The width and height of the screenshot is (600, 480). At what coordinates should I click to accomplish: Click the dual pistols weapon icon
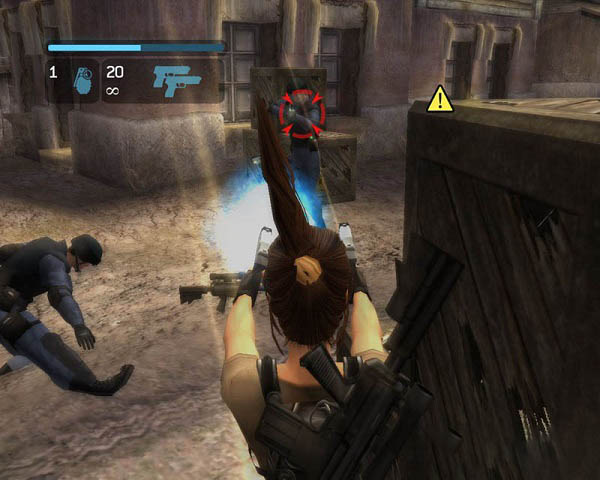[x=177, y=81]
